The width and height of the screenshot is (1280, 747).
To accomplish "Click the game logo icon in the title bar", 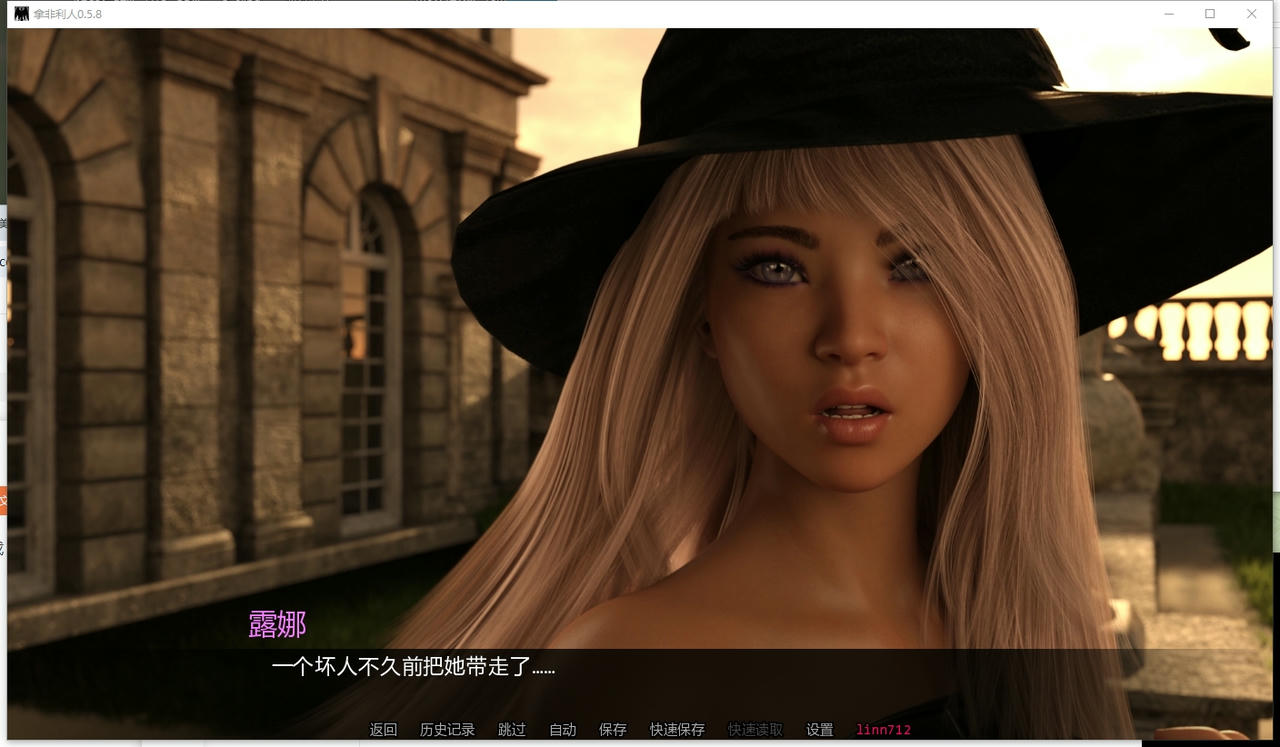I will pyautogui.click(x=20, y=14).
